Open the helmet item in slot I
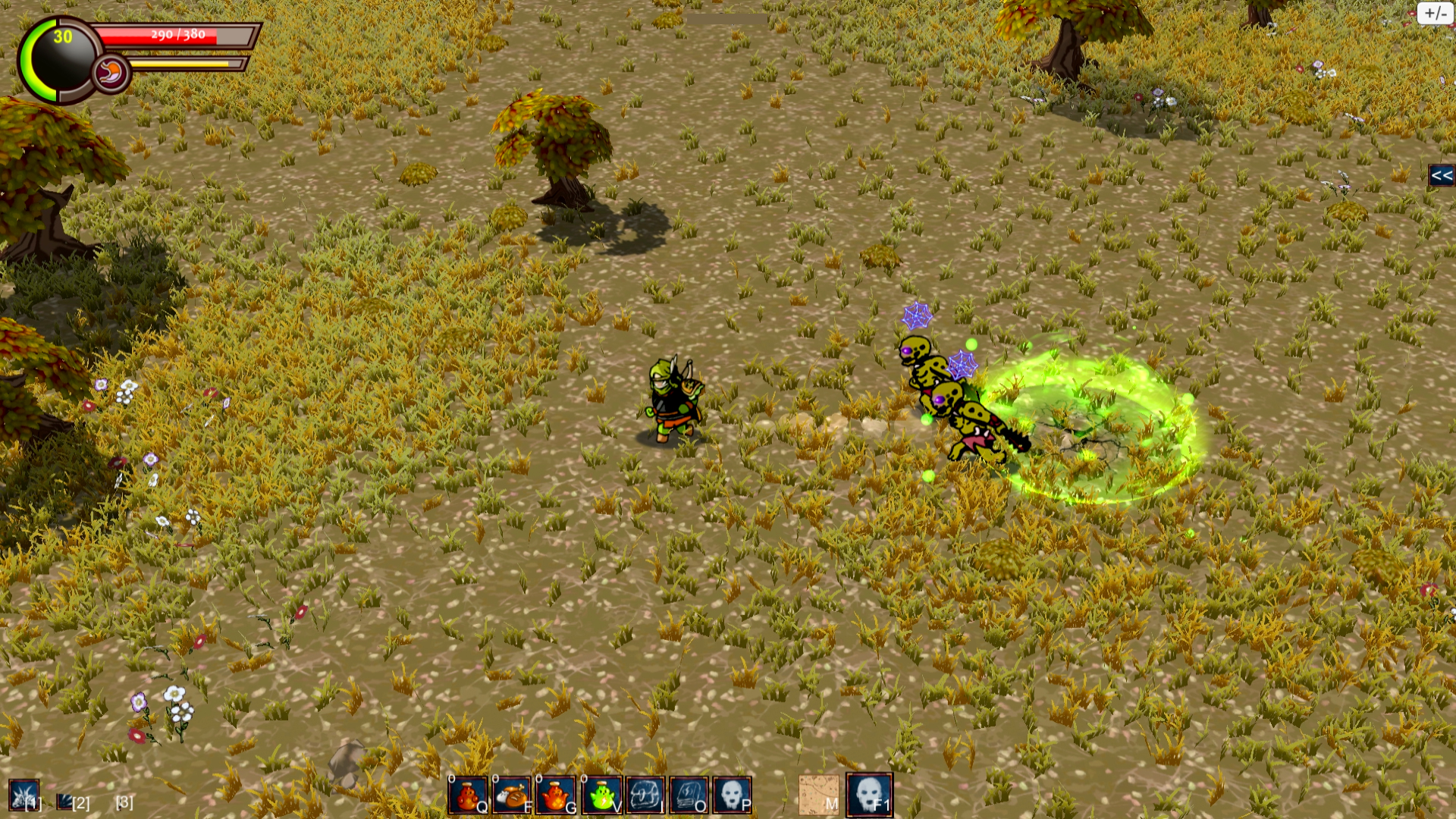The width and height of the screenshot is (1456, 819). tap(647, 794)
